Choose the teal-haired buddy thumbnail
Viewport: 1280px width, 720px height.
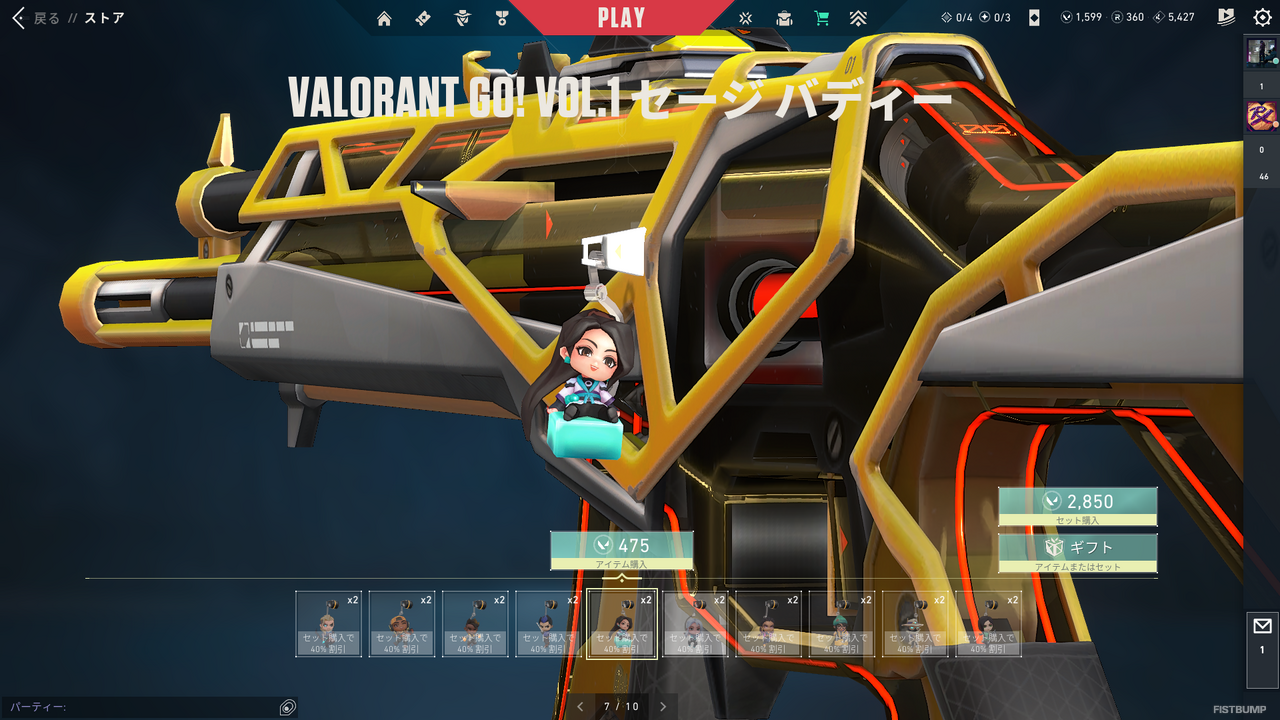point(842,624)
